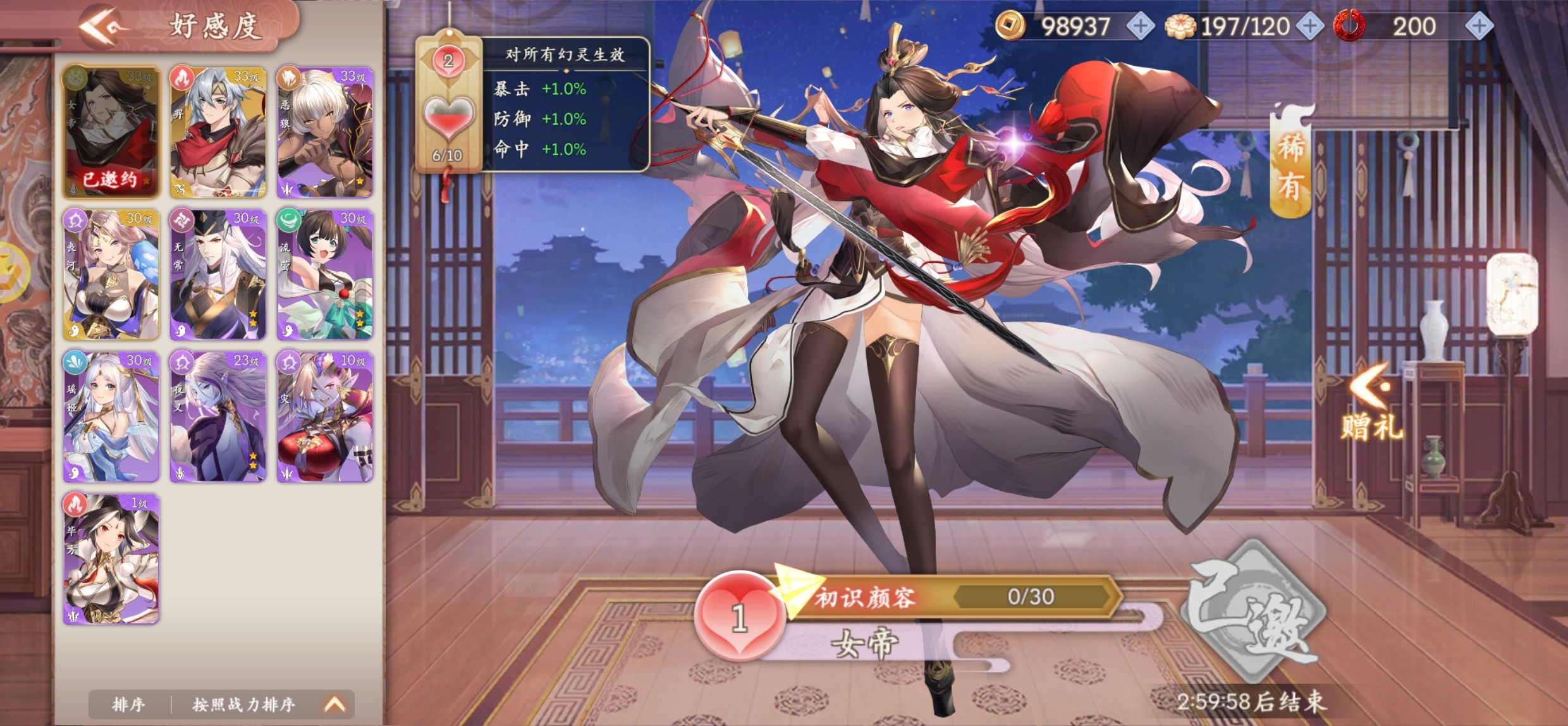The image size is (1568, 726).
Task: Pick the 夜叉 character card
Action: (218, 417)
